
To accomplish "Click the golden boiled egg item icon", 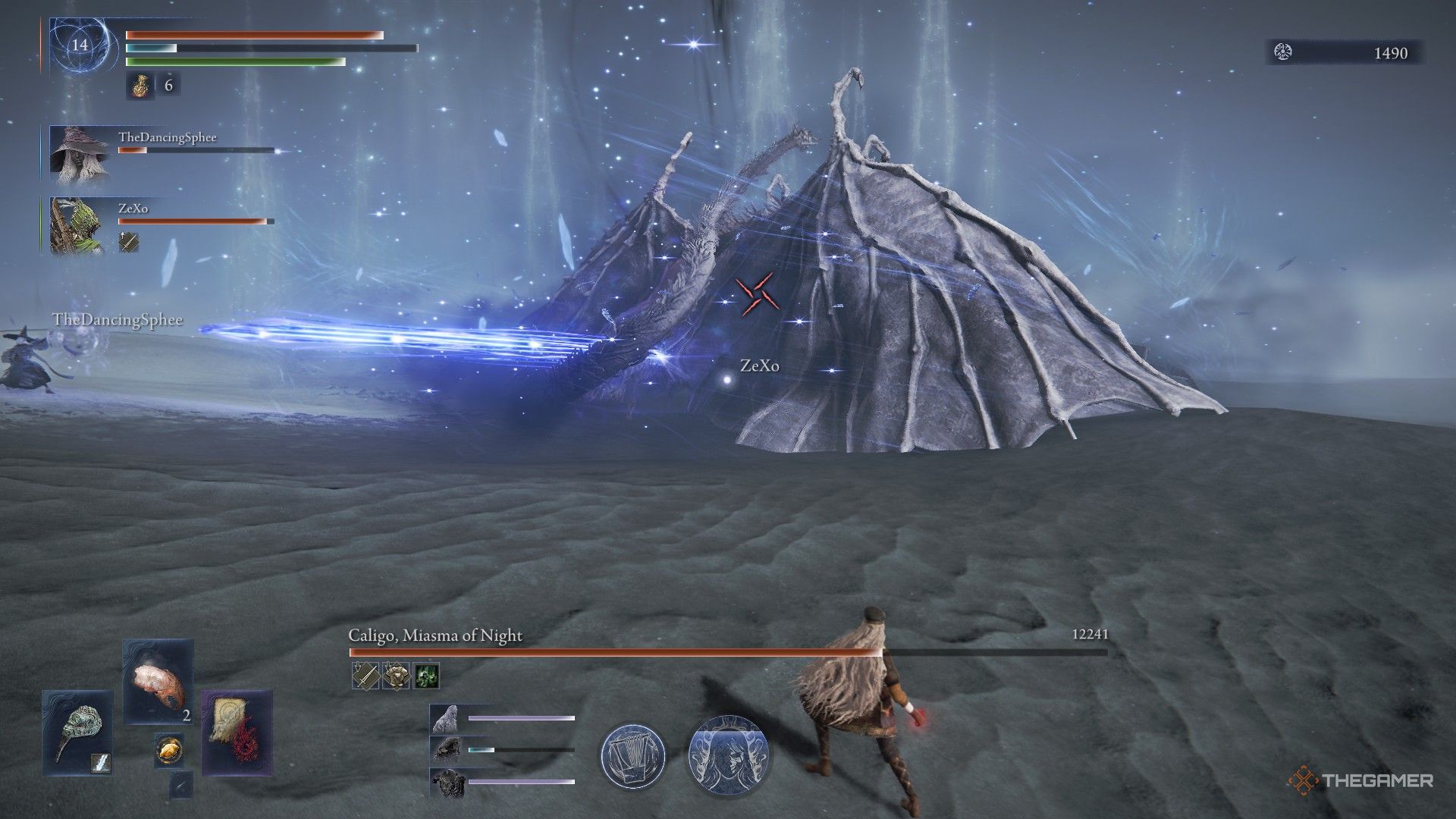I will pos(168,751).
